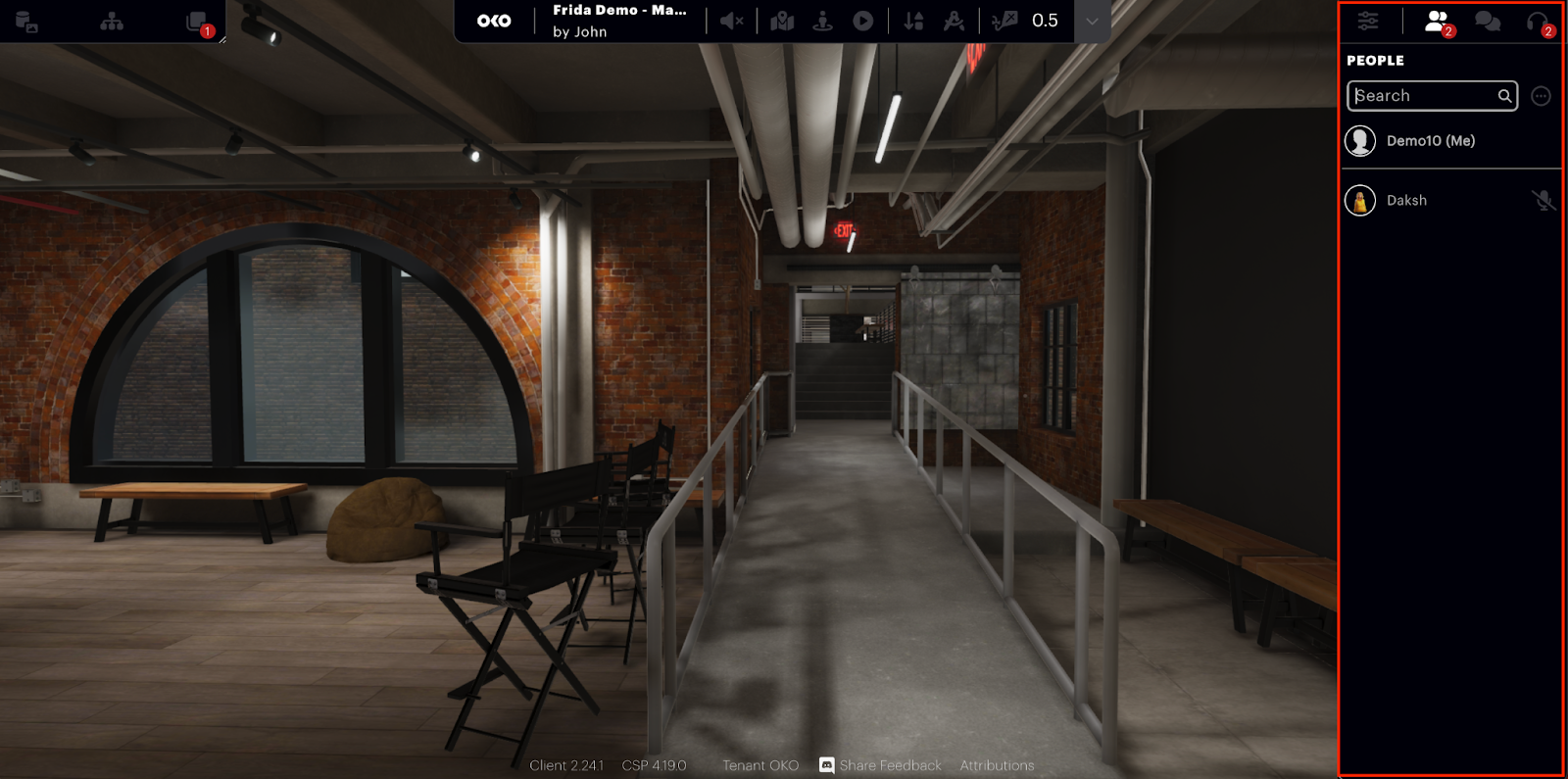Image resolution: width=1568 pixels, height=779 pixels.
Task: Select the drafting compass tool icon
Action: click(954, 21)
